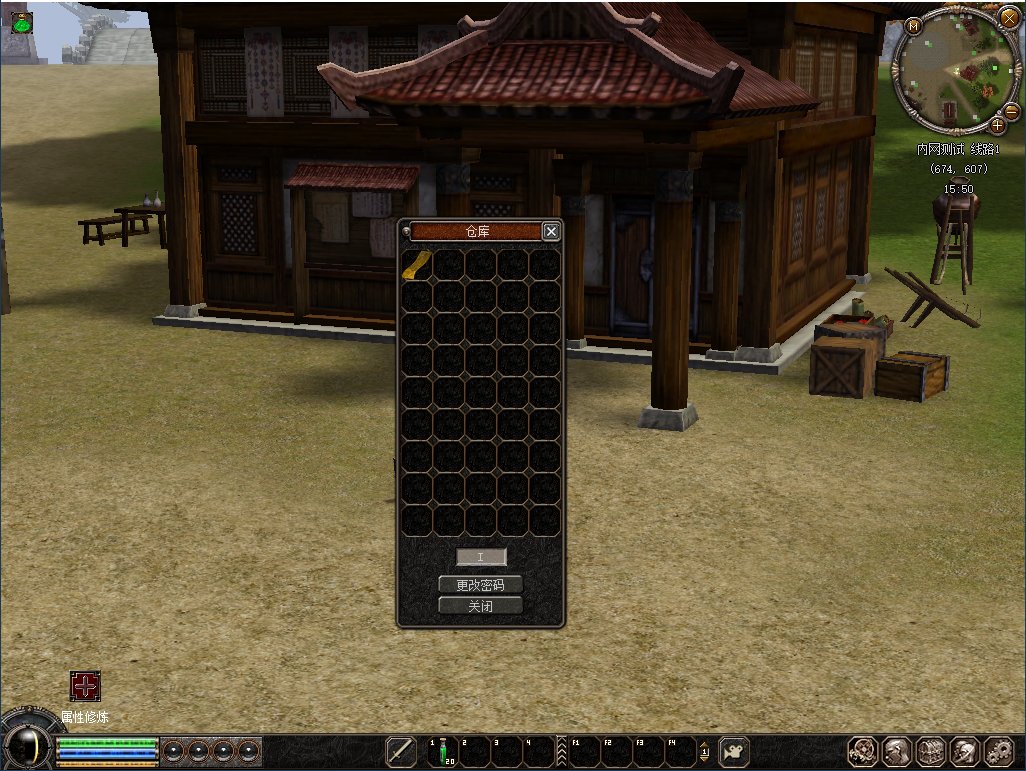Zoom in the minimap with plus button
This screenshot has width=1026, height=771.
click(997, 125)
